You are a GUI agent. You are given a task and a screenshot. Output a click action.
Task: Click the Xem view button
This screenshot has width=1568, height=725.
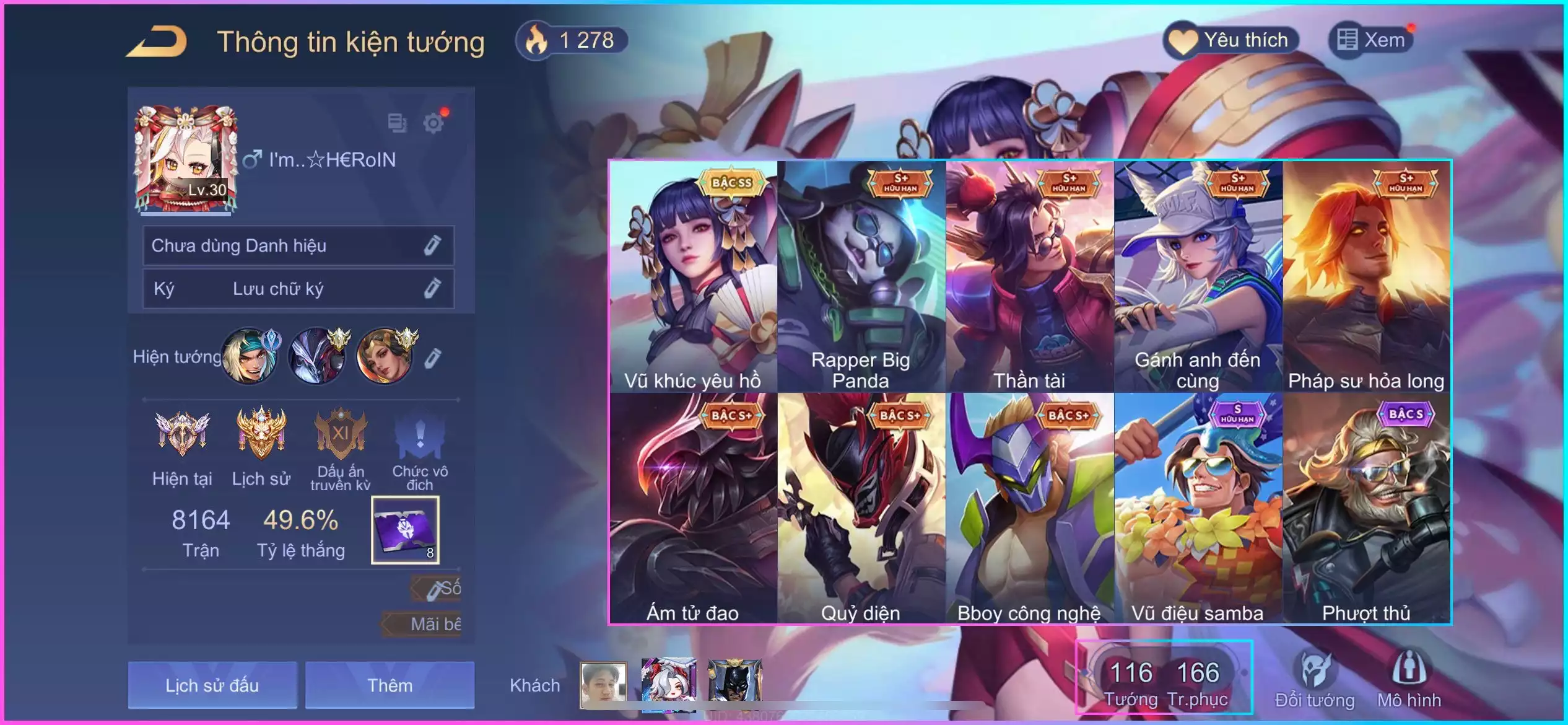click(1371, 41)
